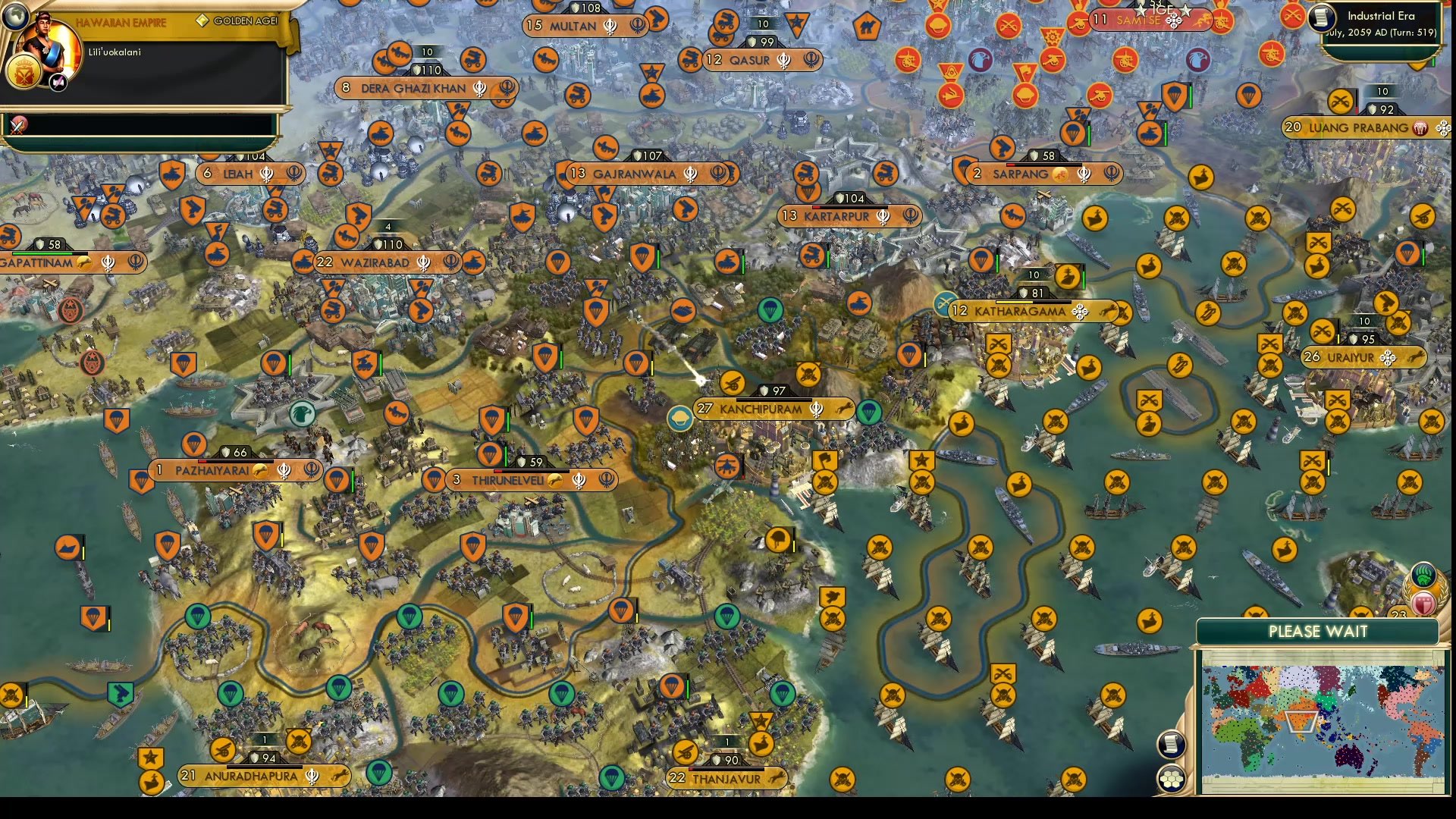Screen dimensions: 1456x819
Task: Toggle the muted-speaker icon on leader portrait
Action: [x=58, y=82]
